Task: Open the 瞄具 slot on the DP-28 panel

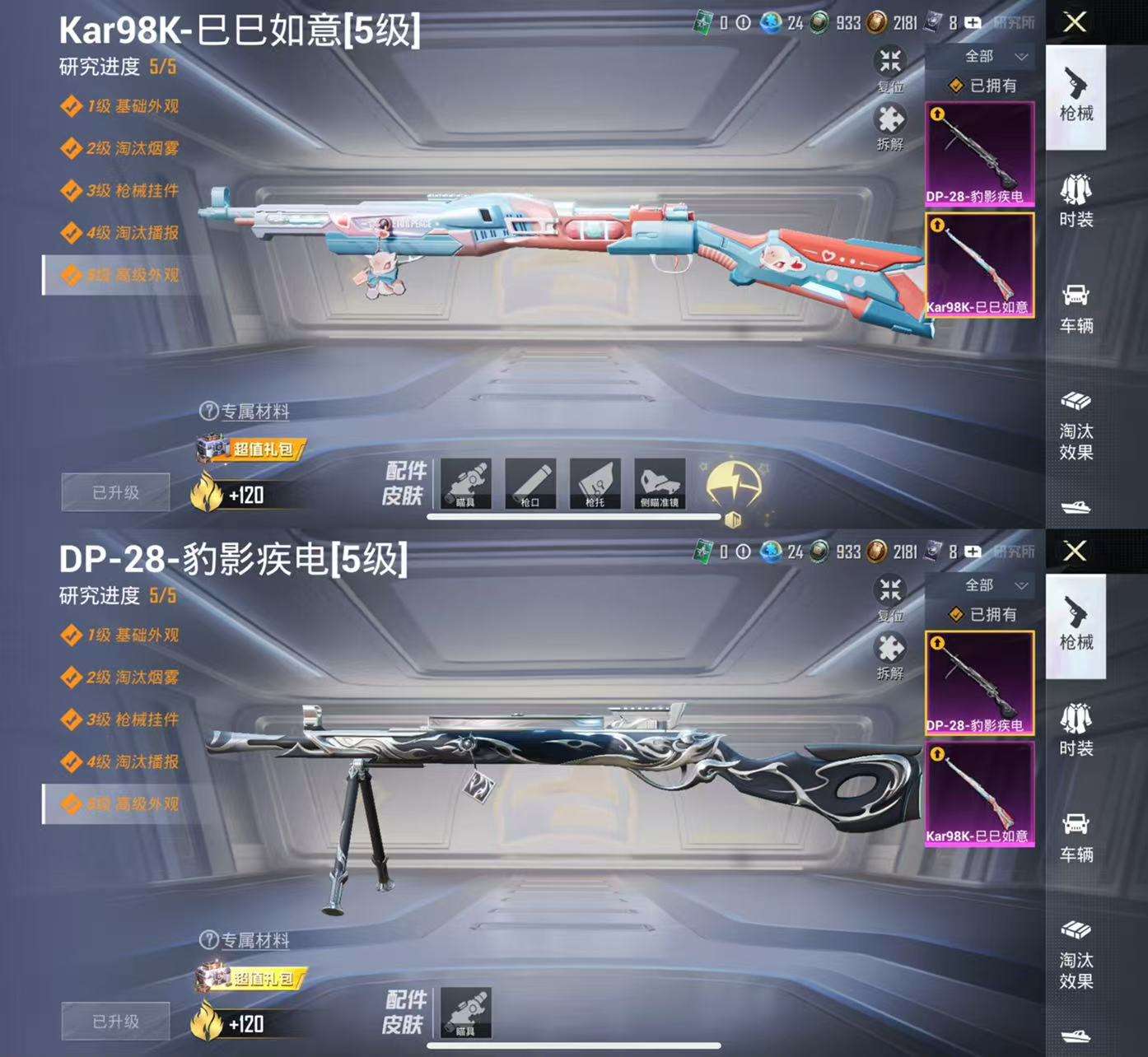Action: (x=464, y=1014)
